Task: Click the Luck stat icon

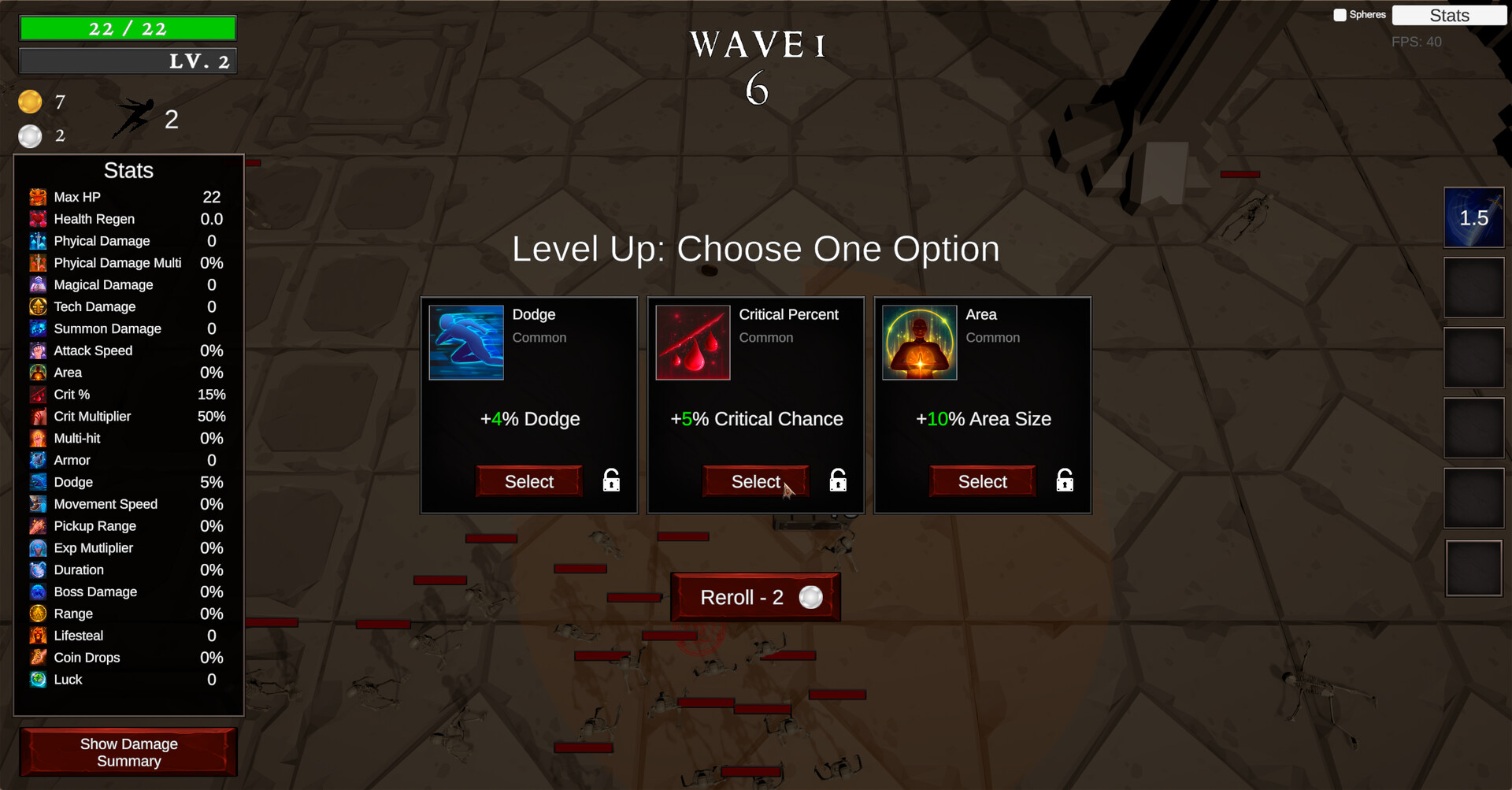Action: [x=37, y=679]
